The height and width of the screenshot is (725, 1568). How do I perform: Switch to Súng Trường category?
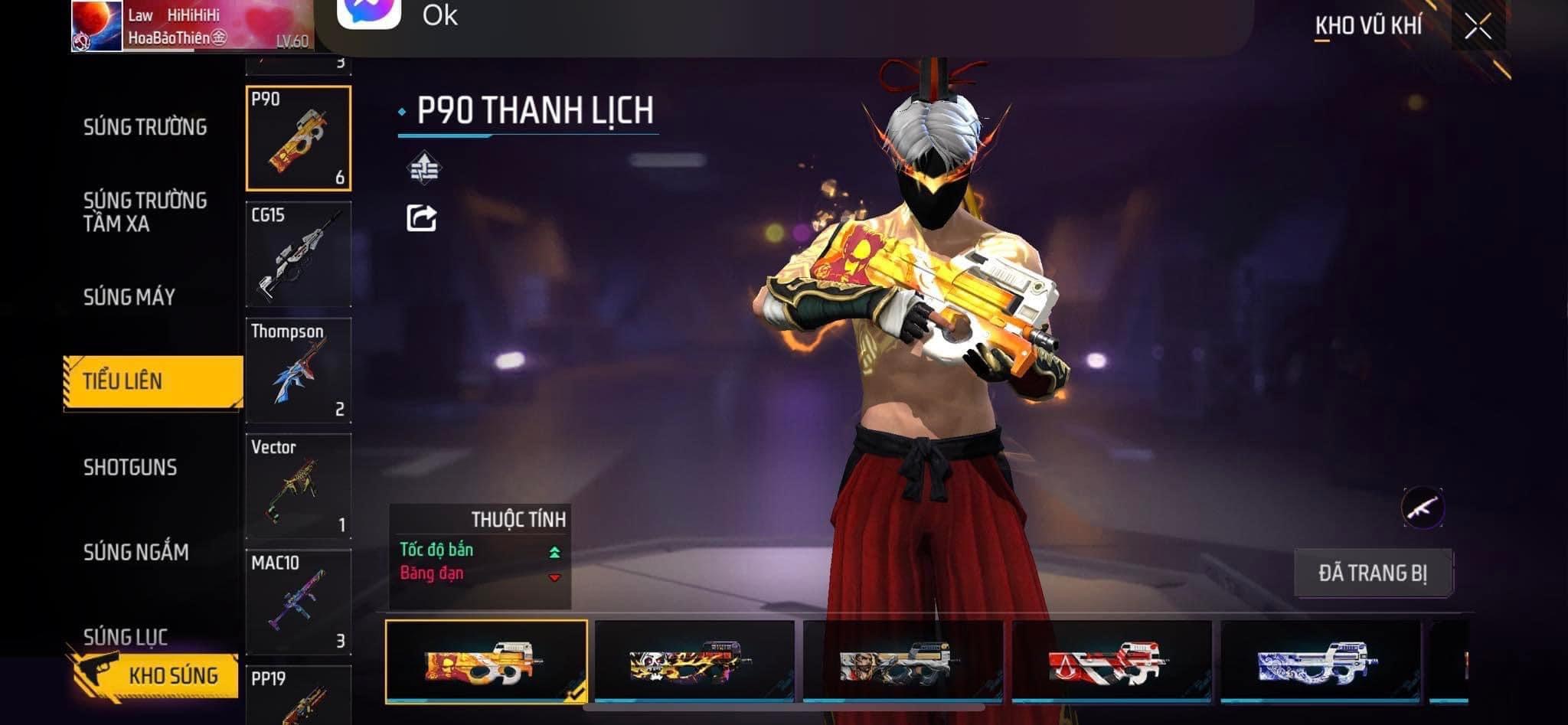(145, 127)
